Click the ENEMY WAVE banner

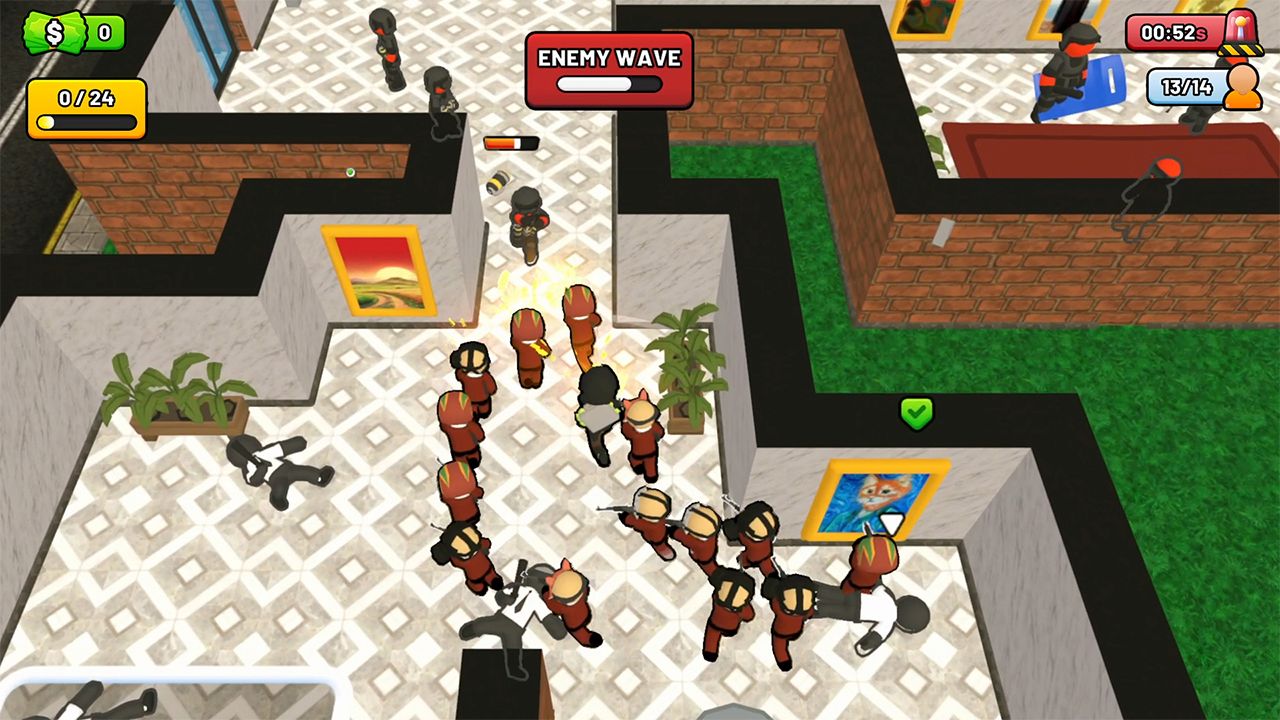(x=608, y=59)
